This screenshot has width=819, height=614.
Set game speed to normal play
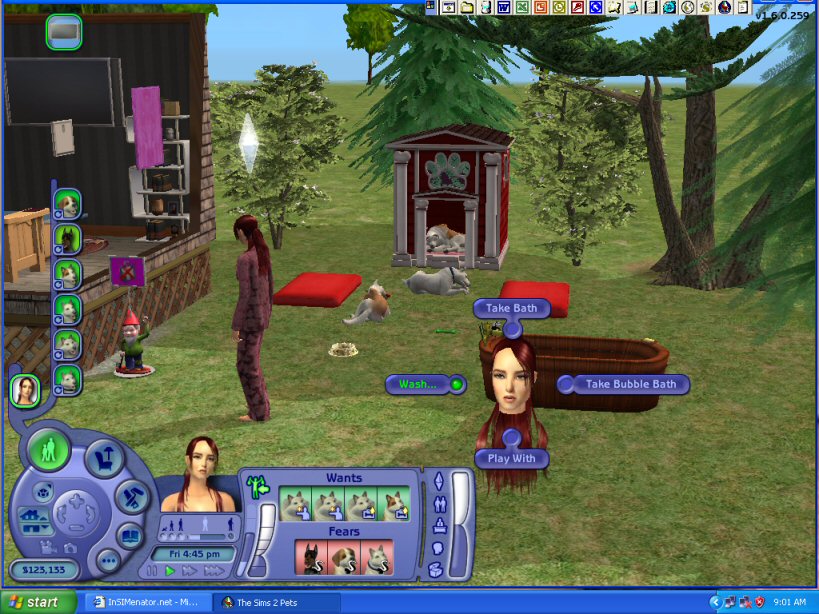pyautogui.click(x=170, y=571)
